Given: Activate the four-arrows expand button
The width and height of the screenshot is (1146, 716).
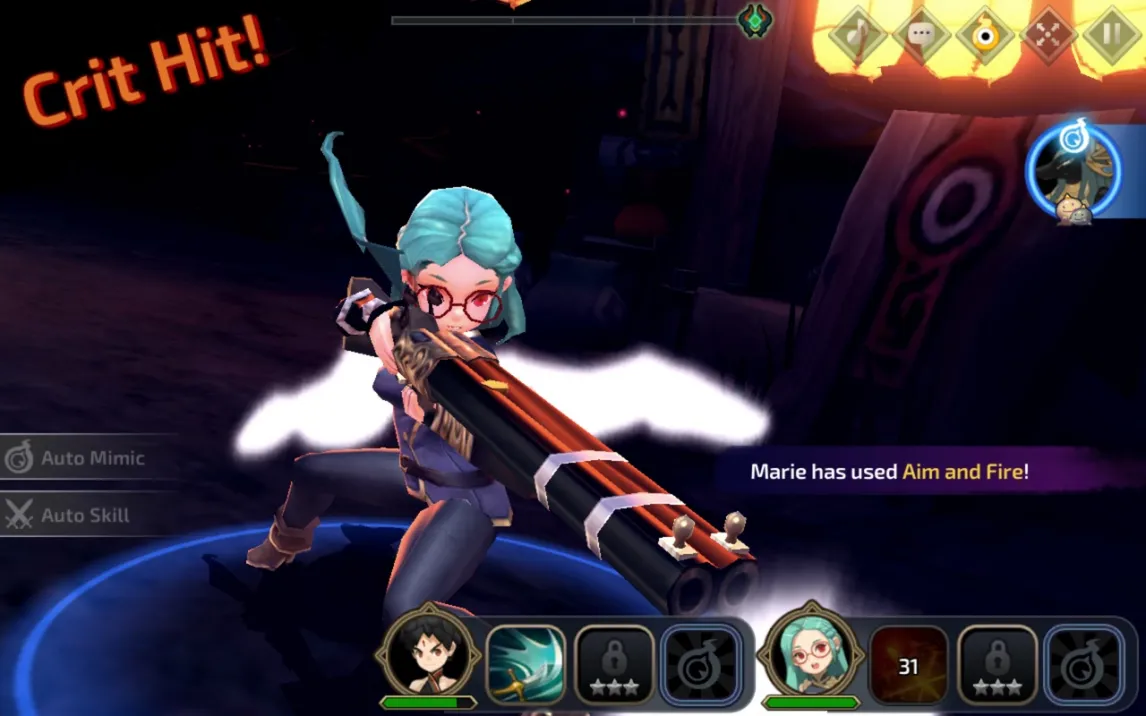Looking at the screenshot, I should point(1048,36).
